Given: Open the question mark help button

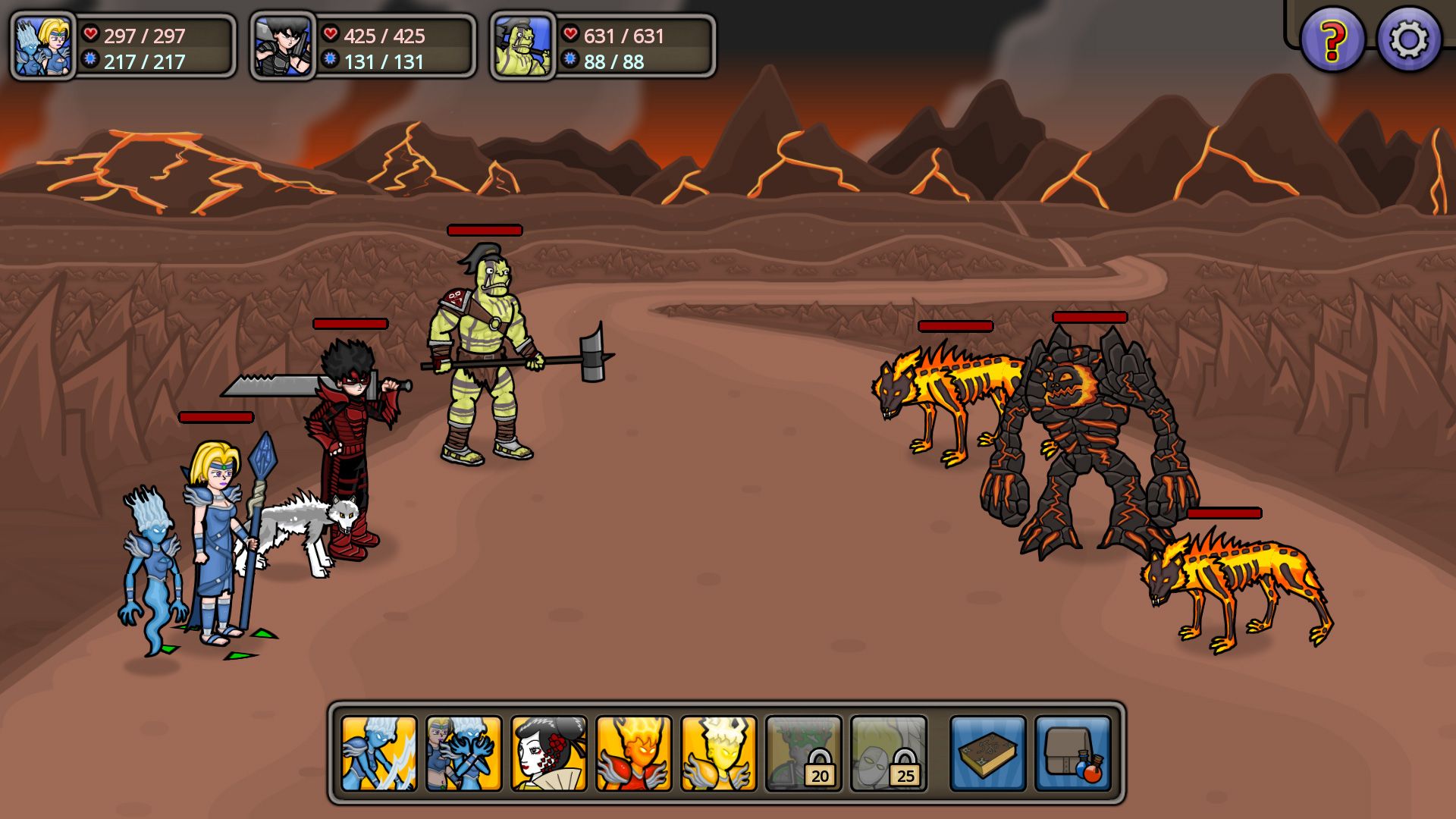Looking at the screenshot, I should tap(1332, 39).
